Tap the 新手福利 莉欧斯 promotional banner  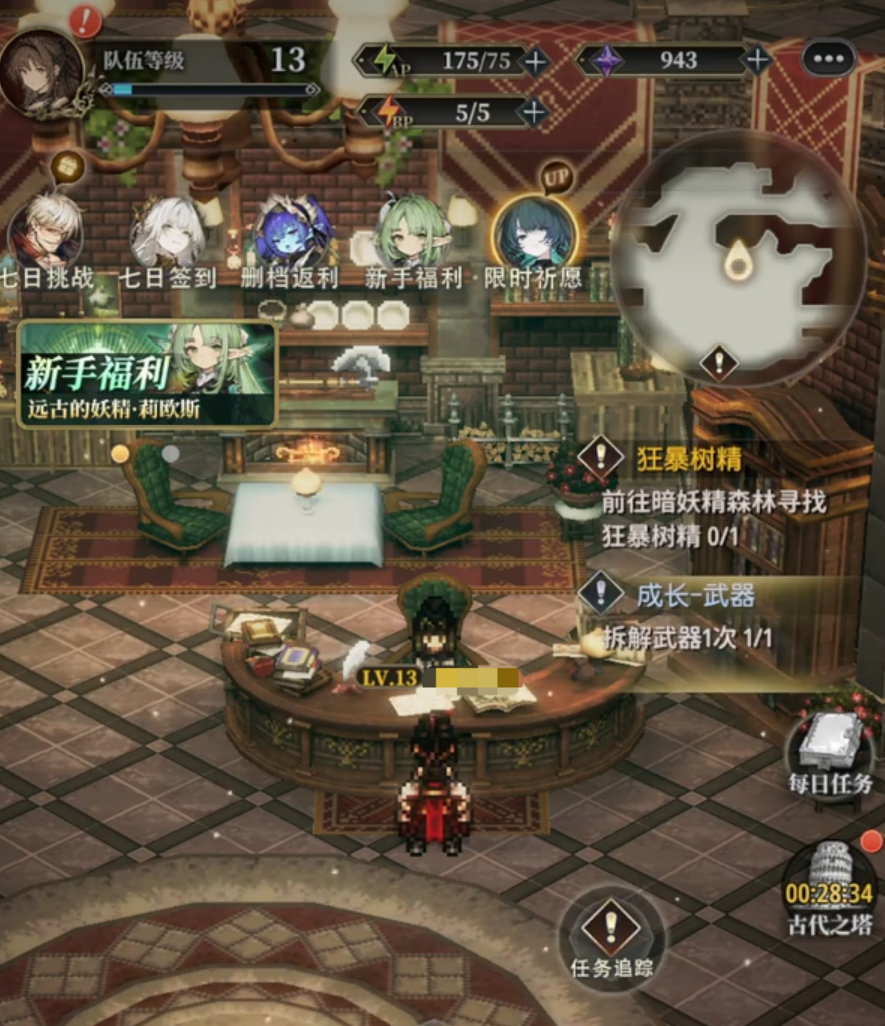(147, 374)
